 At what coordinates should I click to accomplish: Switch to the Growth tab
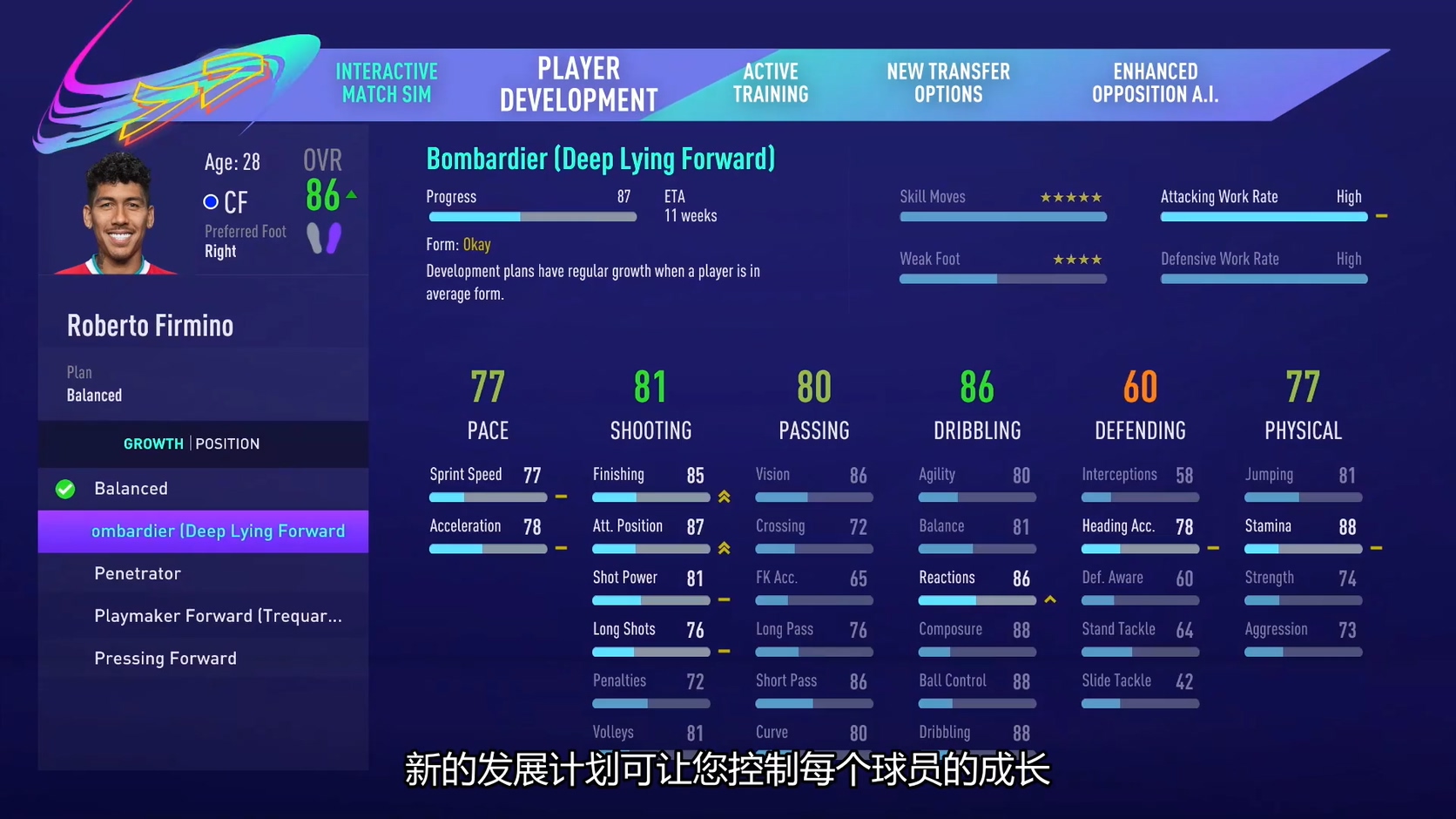153,443
